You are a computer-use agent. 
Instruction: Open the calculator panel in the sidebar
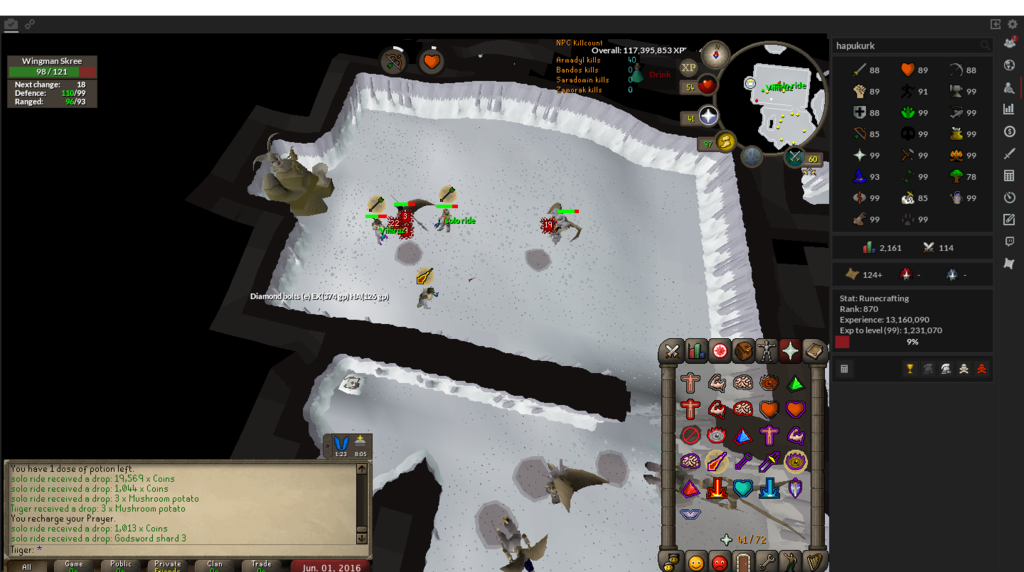(x=1009, y=176)
